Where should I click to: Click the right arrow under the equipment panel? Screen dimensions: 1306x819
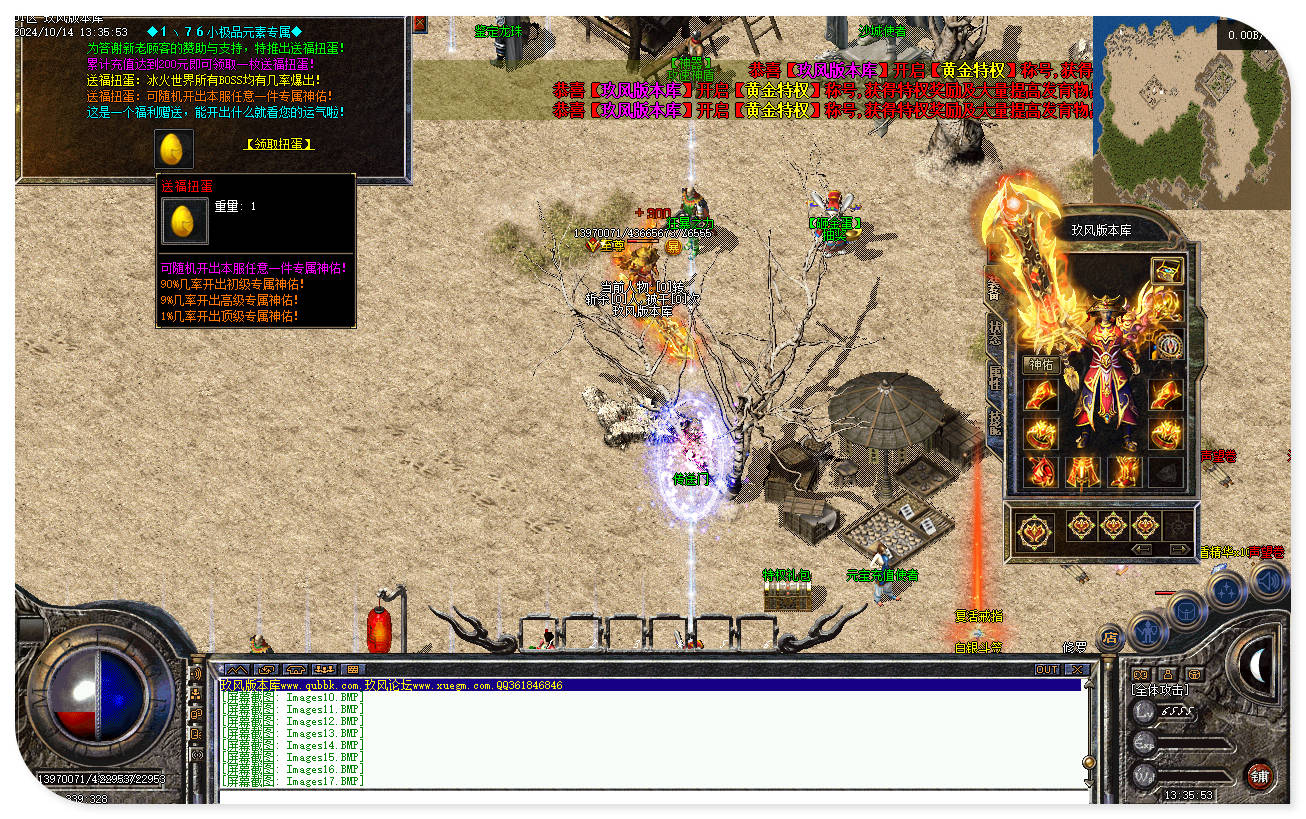point(1180,549)
